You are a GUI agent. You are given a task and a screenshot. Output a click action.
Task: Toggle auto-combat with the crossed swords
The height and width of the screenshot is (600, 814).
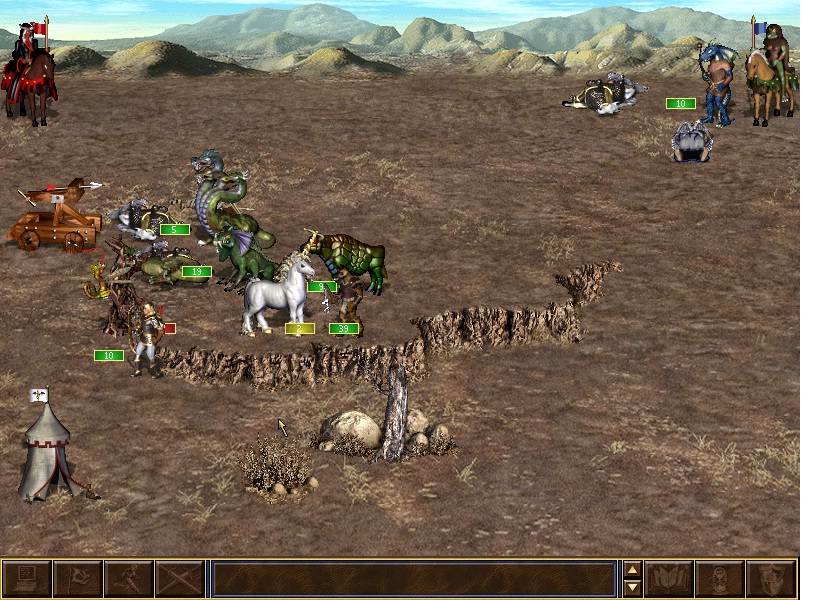click(180, 579)
